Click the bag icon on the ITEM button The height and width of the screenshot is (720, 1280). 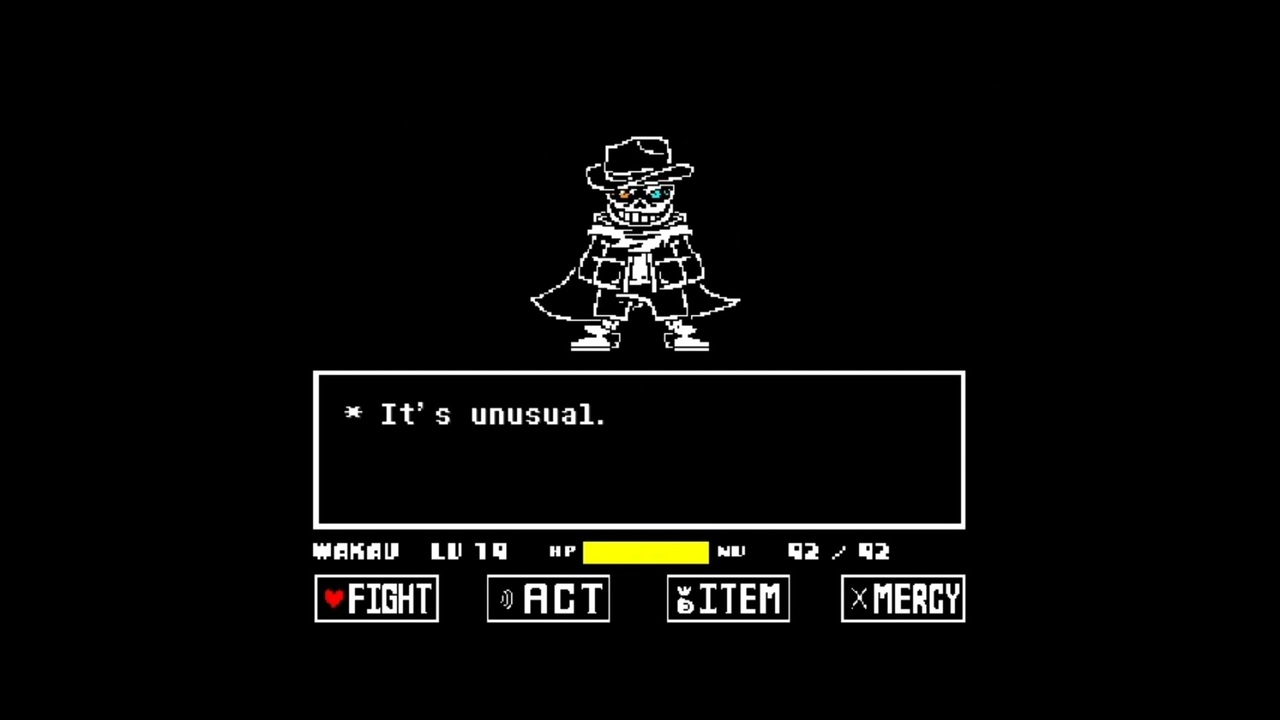[684, 598]
